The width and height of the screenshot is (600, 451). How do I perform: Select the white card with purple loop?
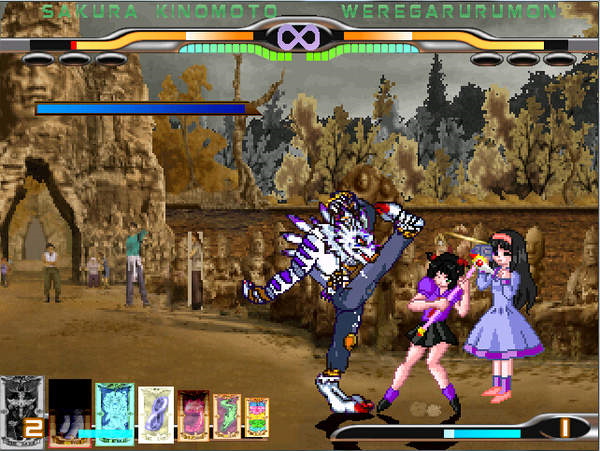point(156,413)
